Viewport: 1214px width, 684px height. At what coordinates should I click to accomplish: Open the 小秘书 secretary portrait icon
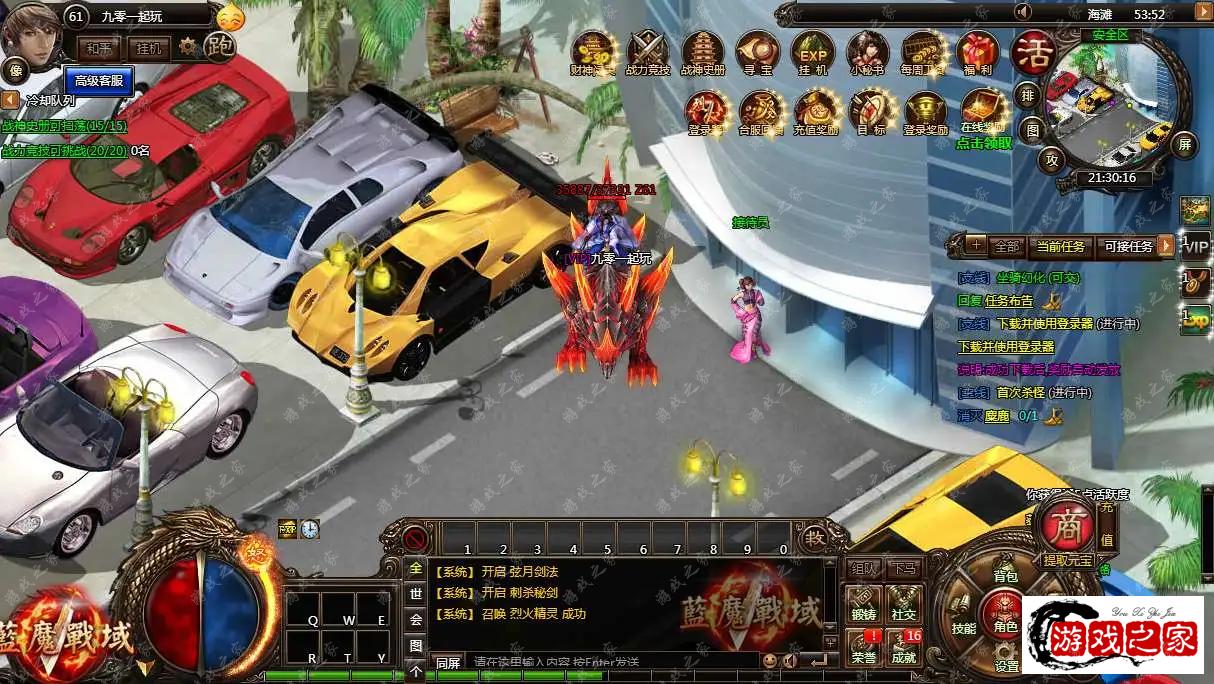[x=866, y=53]
